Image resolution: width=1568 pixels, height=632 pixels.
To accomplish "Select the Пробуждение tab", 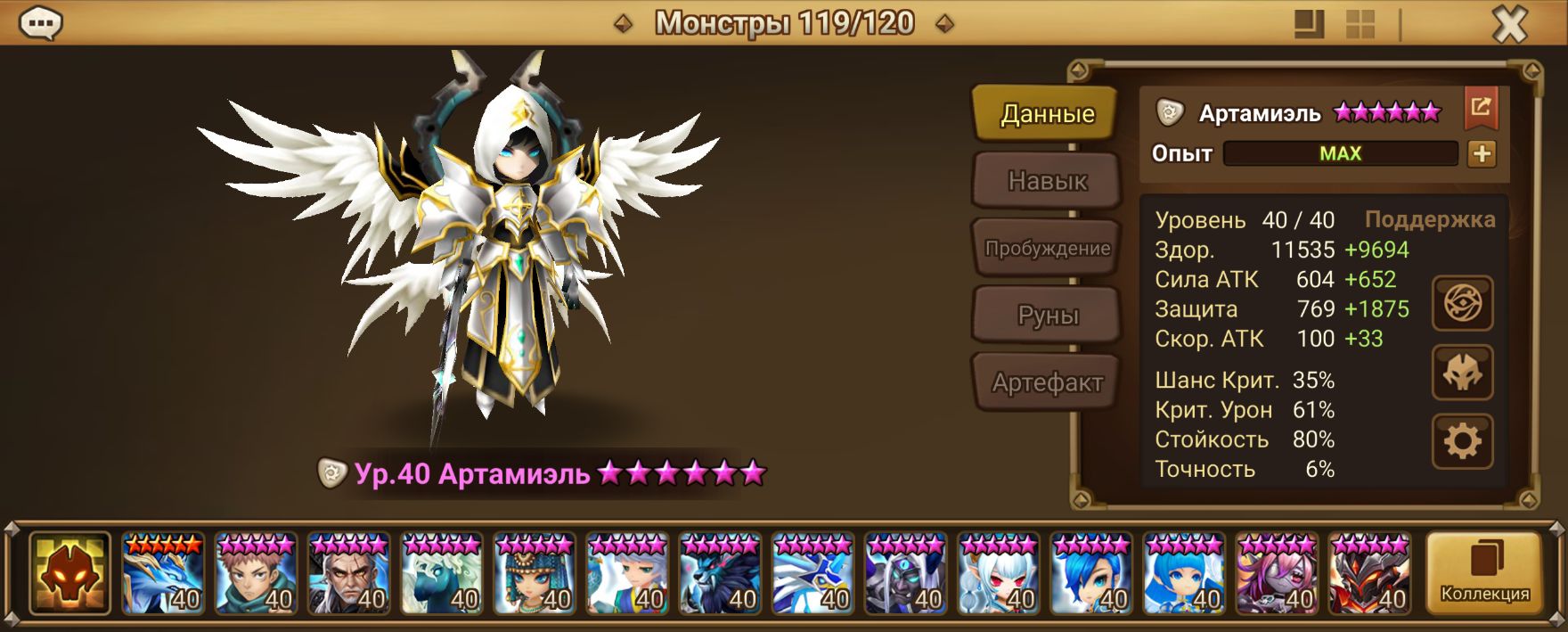I will [x=1046, y=248].
